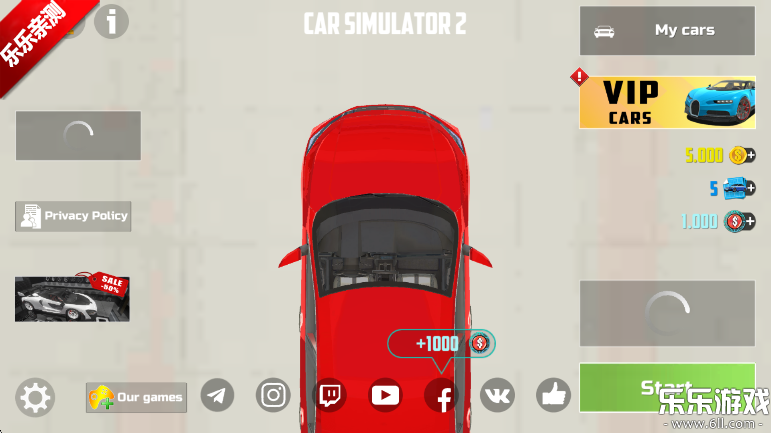Image resolution: width=771 pixels, height=433 pixels.
Task: Open the Our games list
Action: coord(136,397)
